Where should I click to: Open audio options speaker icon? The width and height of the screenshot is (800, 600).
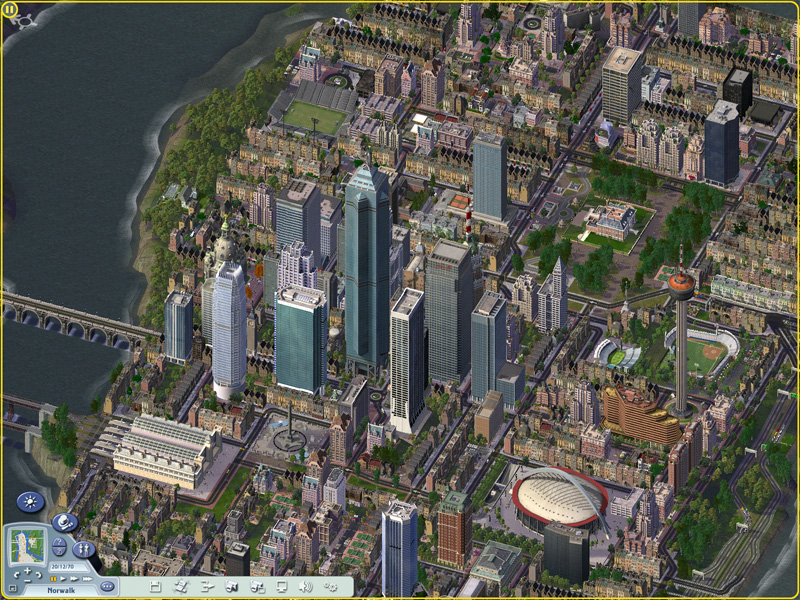click(x=306, y=586)
